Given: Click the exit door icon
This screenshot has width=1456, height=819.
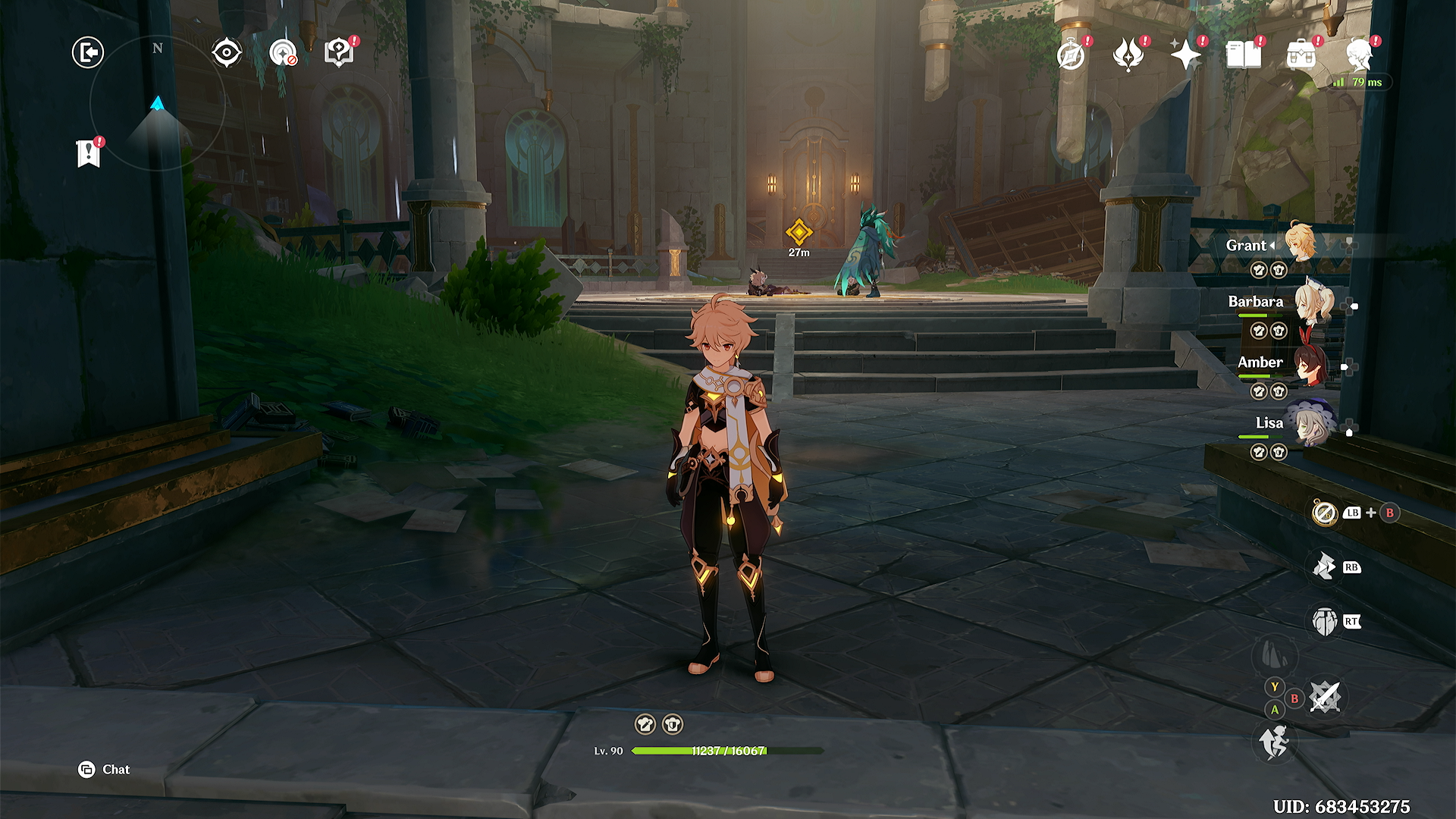Looking at the screenshot, I should (x=88, y=52).
